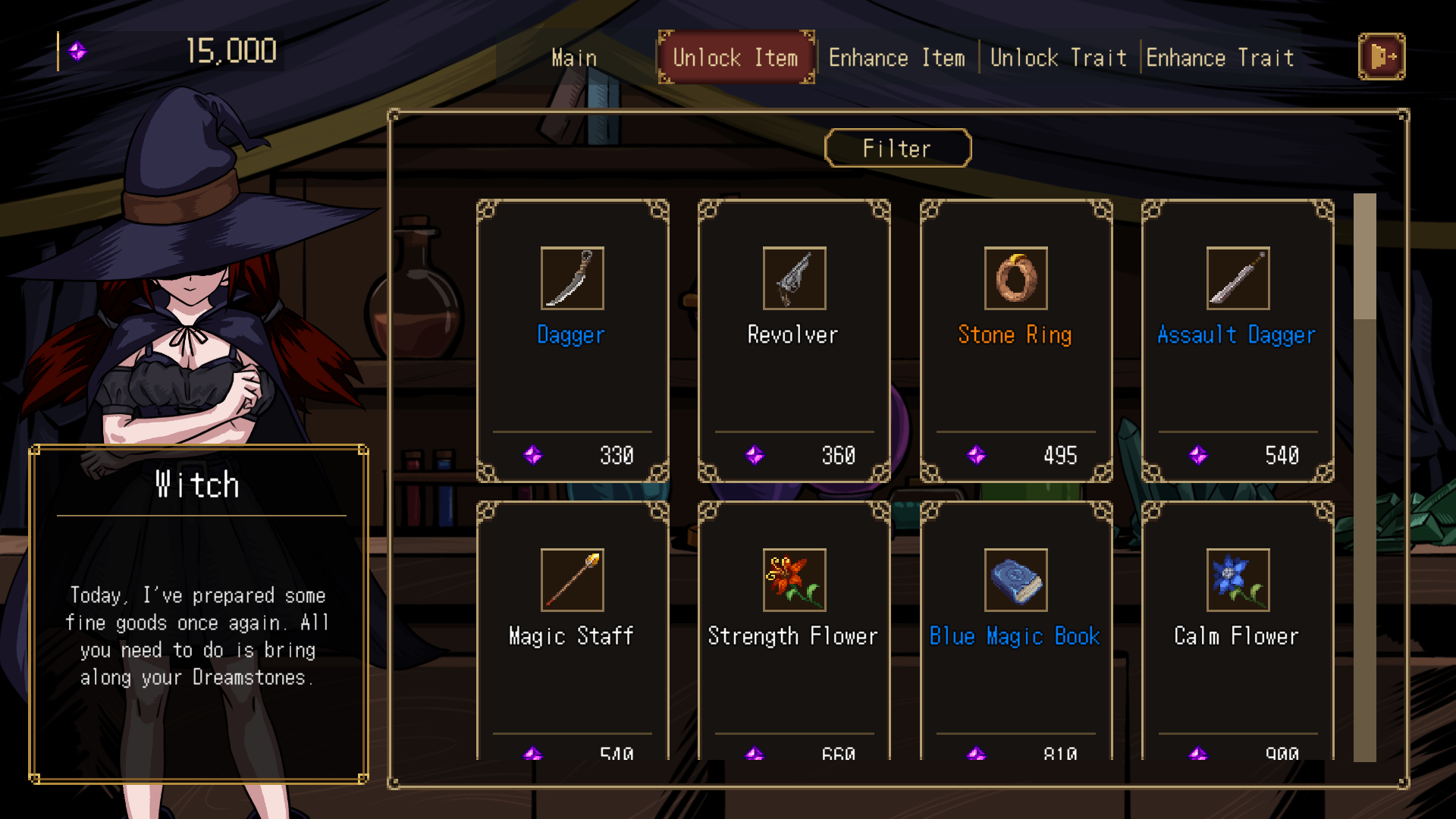The image size is (1456, 819).
Task: Select the Calm Flower card
Action: (1237, 631)
